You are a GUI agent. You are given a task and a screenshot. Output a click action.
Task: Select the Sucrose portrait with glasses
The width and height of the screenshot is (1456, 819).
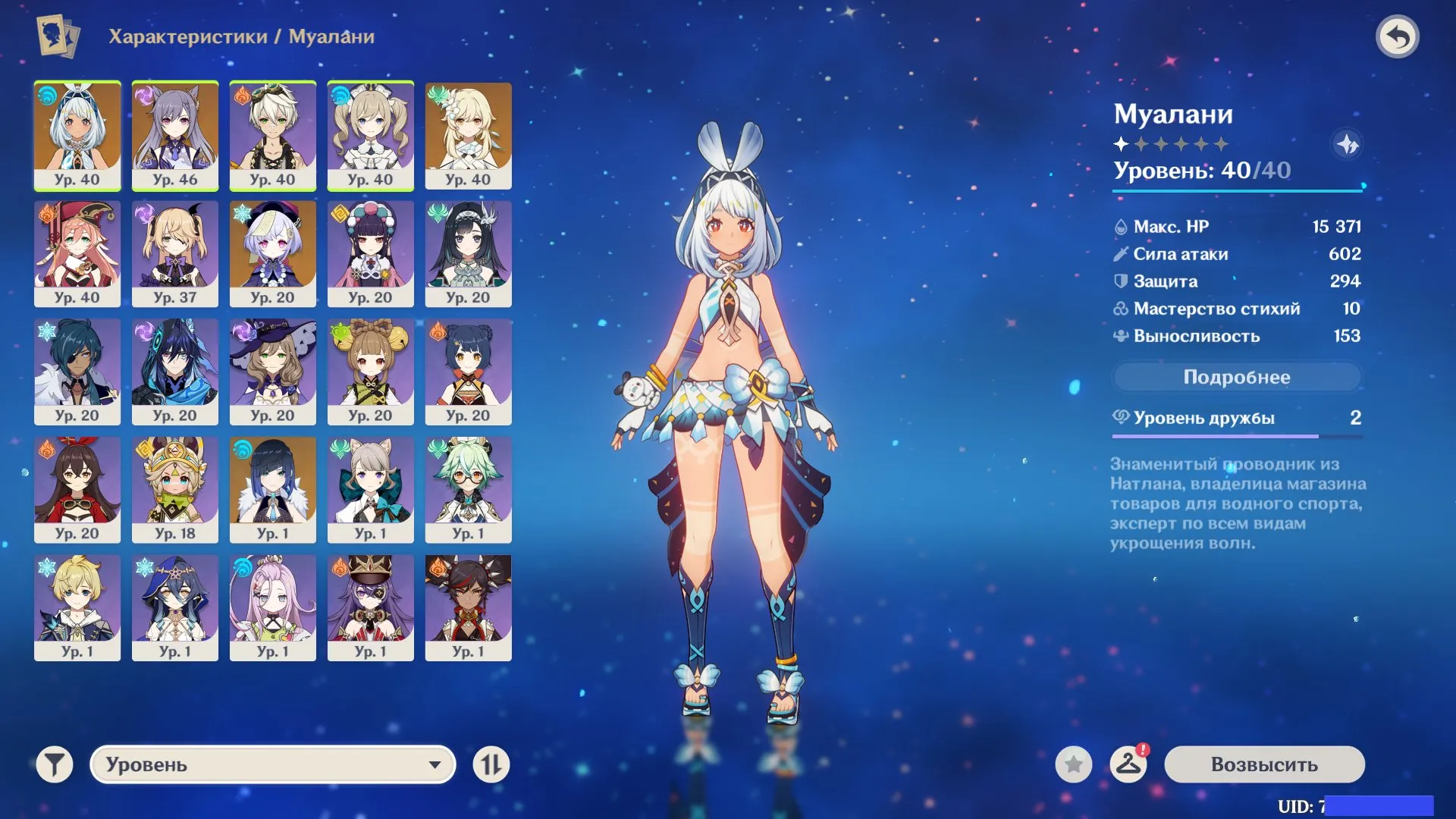pos(469,489)
